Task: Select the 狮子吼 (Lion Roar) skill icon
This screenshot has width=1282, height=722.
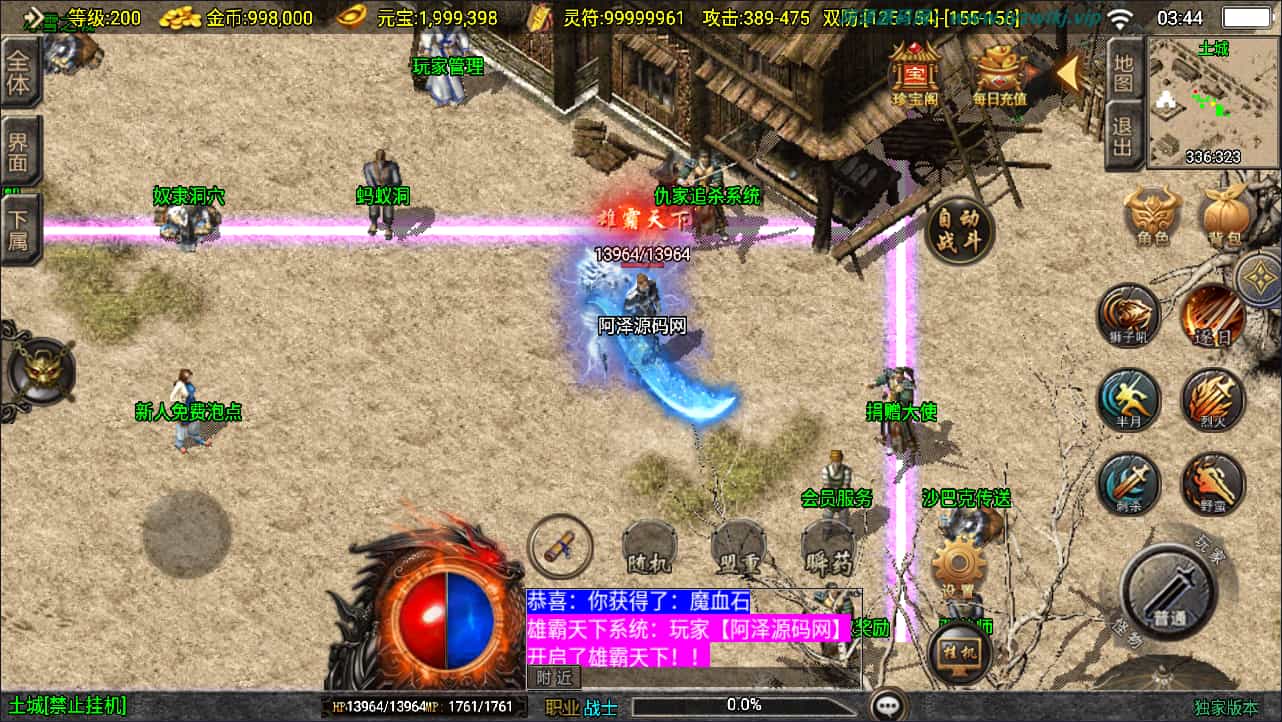Action: pyautogui.click(x=1128, y=315)
